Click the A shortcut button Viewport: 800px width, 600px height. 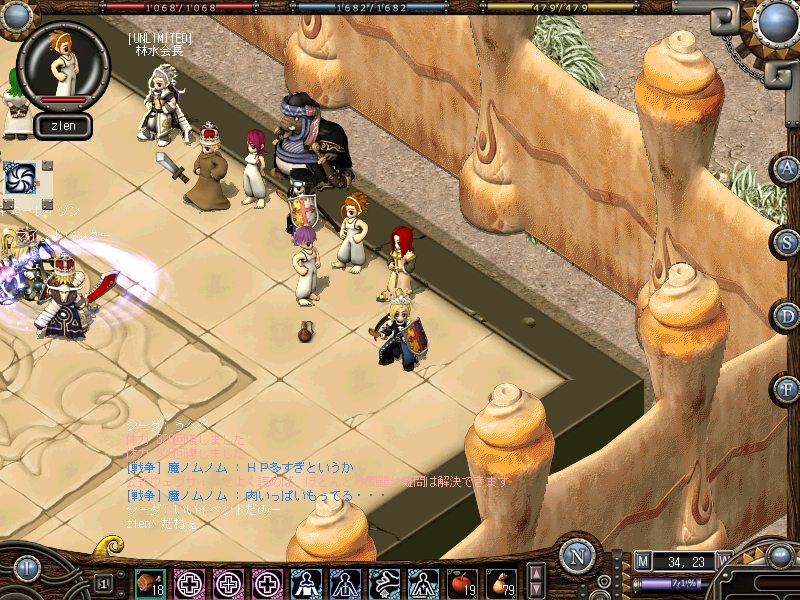tap(787, 168)
